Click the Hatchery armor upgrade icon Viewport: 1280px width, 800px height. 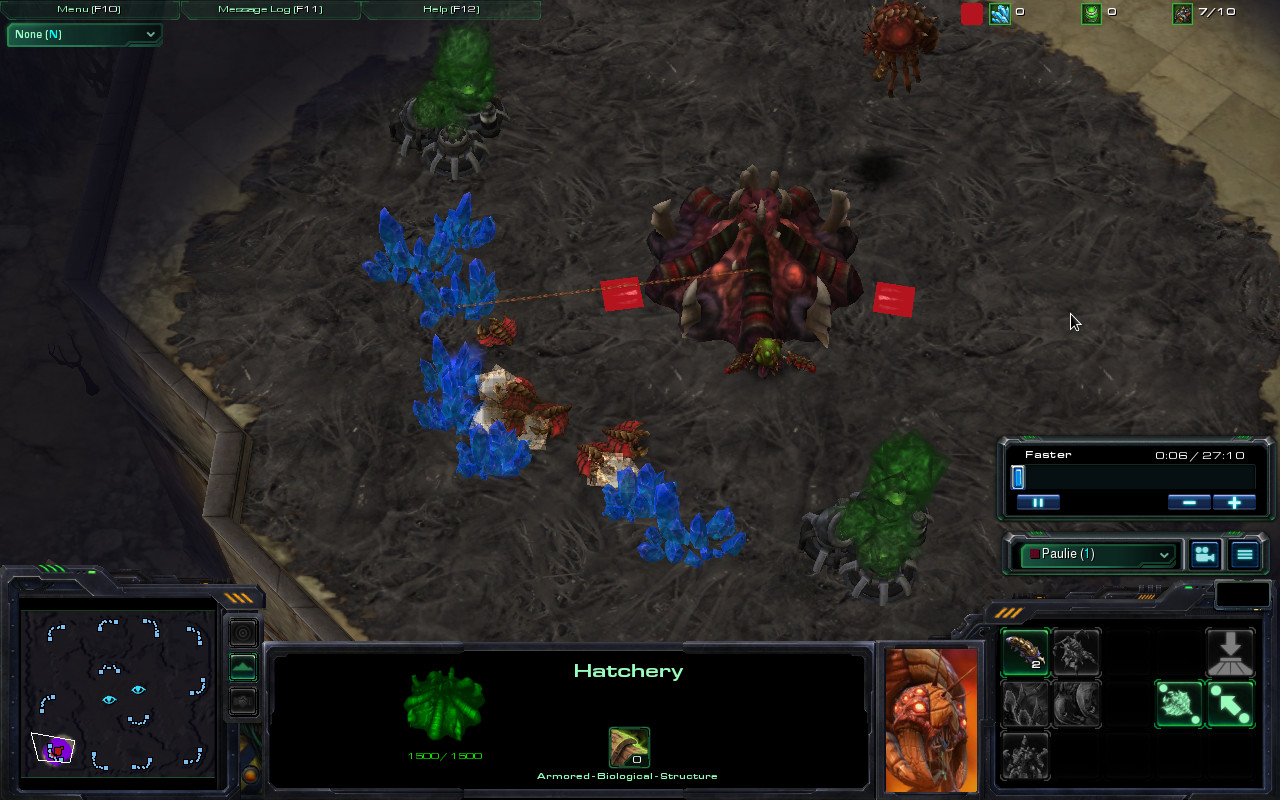[x=629, y=747]
